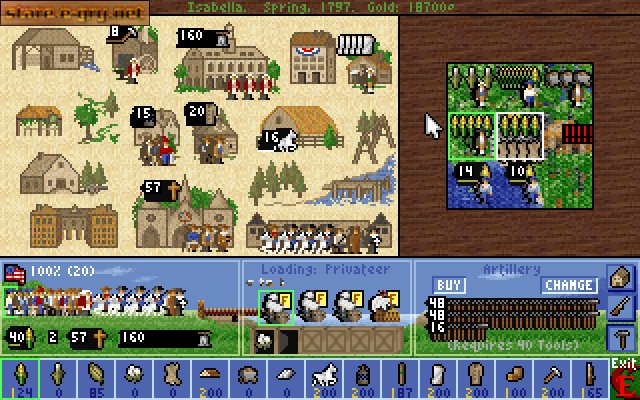Click the BUY button for Artillery
The width and height of the screenshot is (640, 400).
[450, 285]
